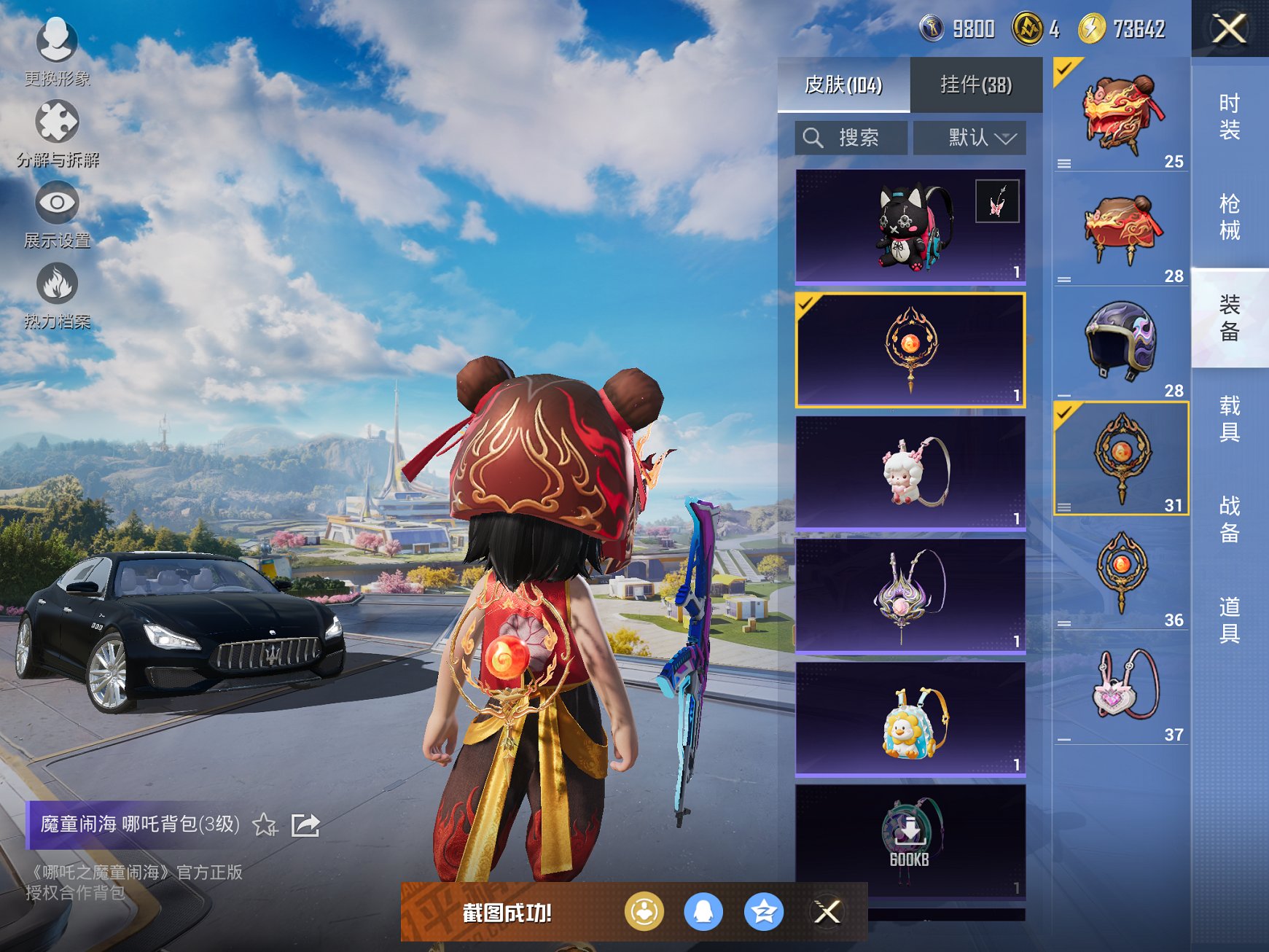The width and height of the screenshot is (1269, 952).
Task: Open the 载具 category
Action: click(x=1229, y=418)
